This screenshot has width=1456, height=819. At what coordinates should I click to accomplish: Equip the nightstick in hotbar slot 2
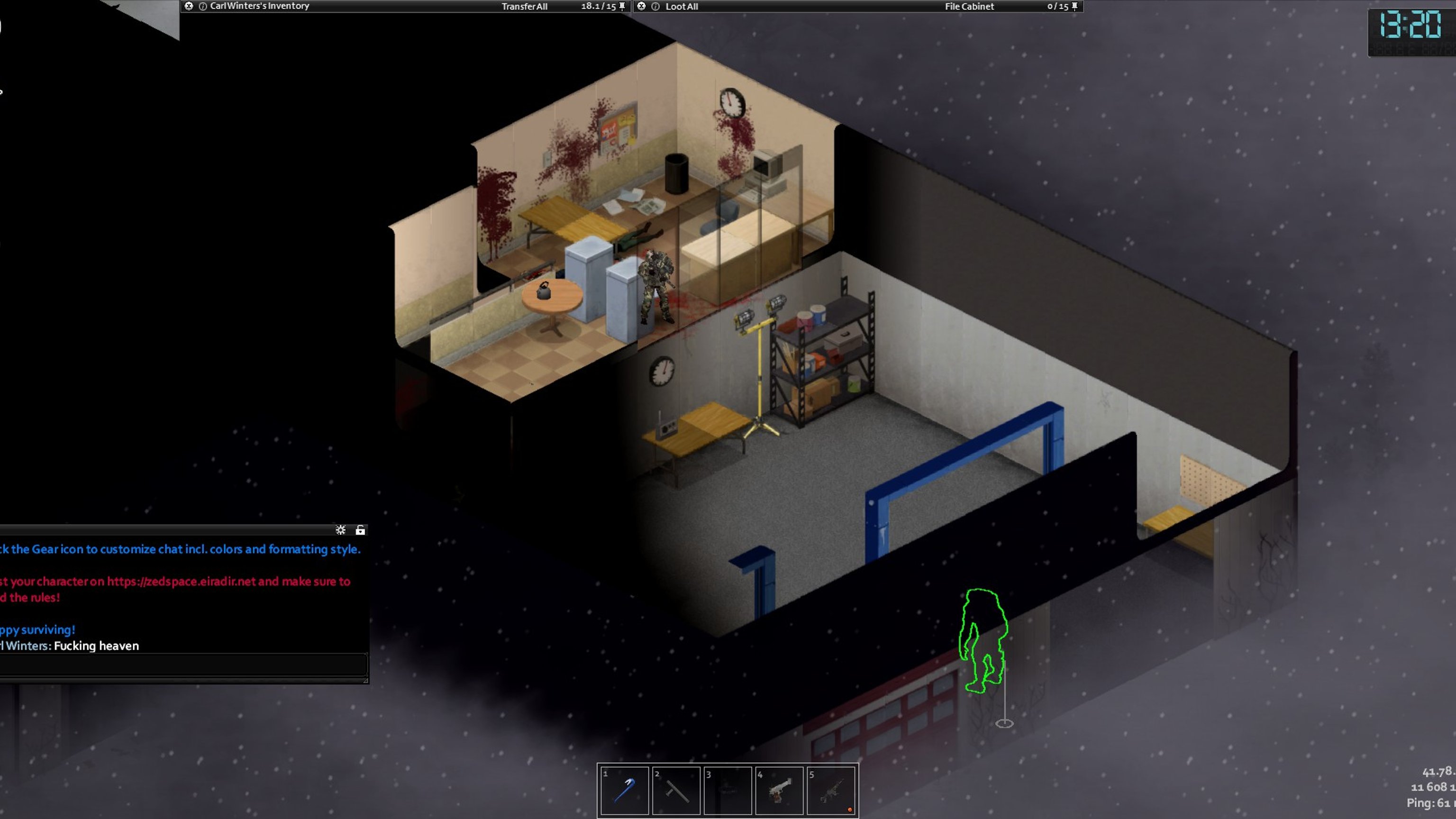coord(676,790)
